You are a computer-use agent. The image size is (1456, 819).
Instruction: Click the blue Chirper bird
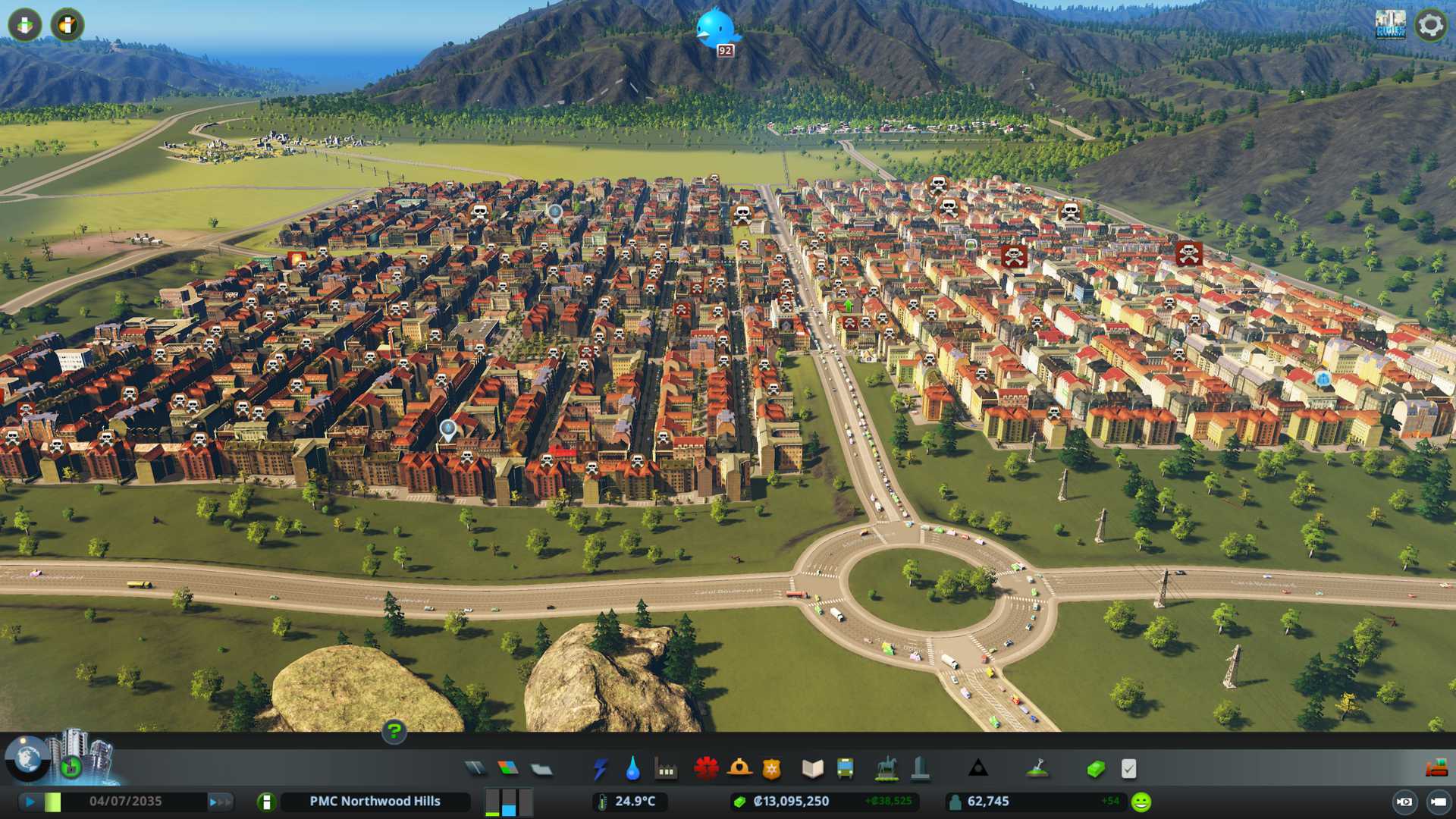[x=716, y=29]
